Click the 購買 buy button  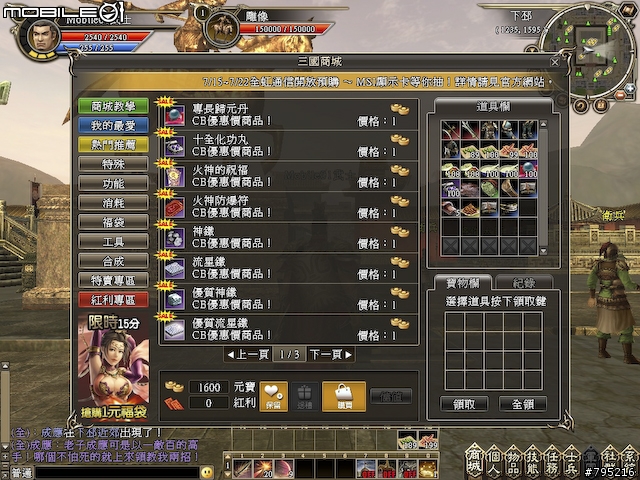344,396
